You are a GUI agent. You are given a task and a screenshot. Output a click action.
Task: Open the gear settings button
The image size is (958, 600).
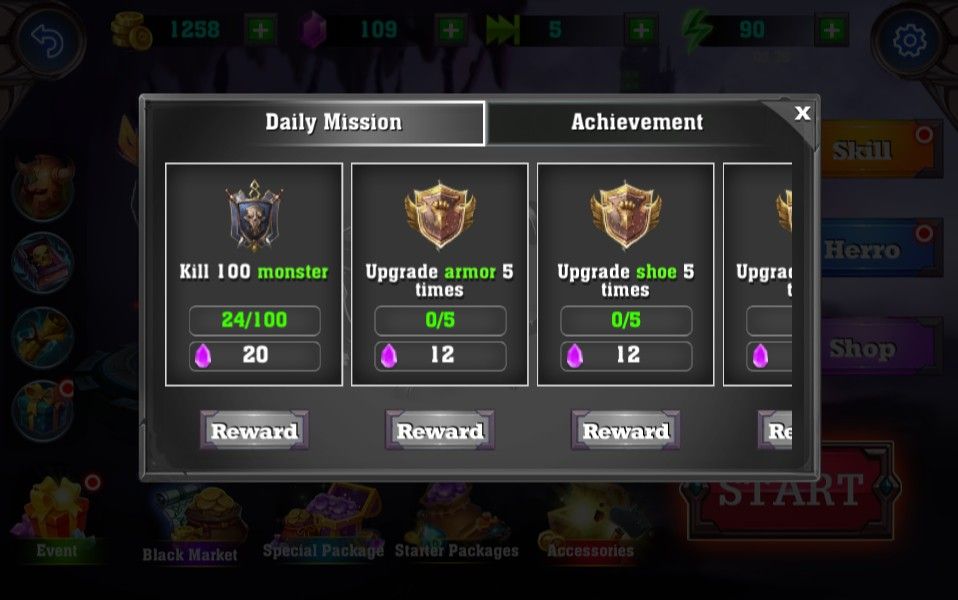908,41
